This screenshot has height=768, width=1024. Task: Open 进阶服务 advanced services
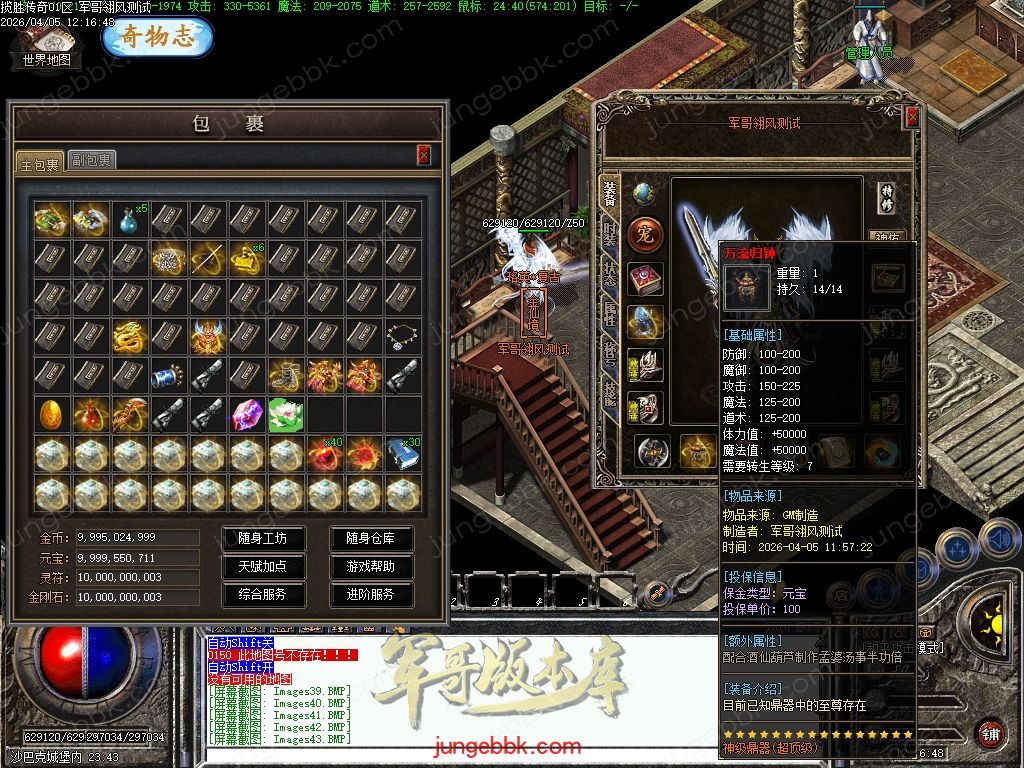370,594
